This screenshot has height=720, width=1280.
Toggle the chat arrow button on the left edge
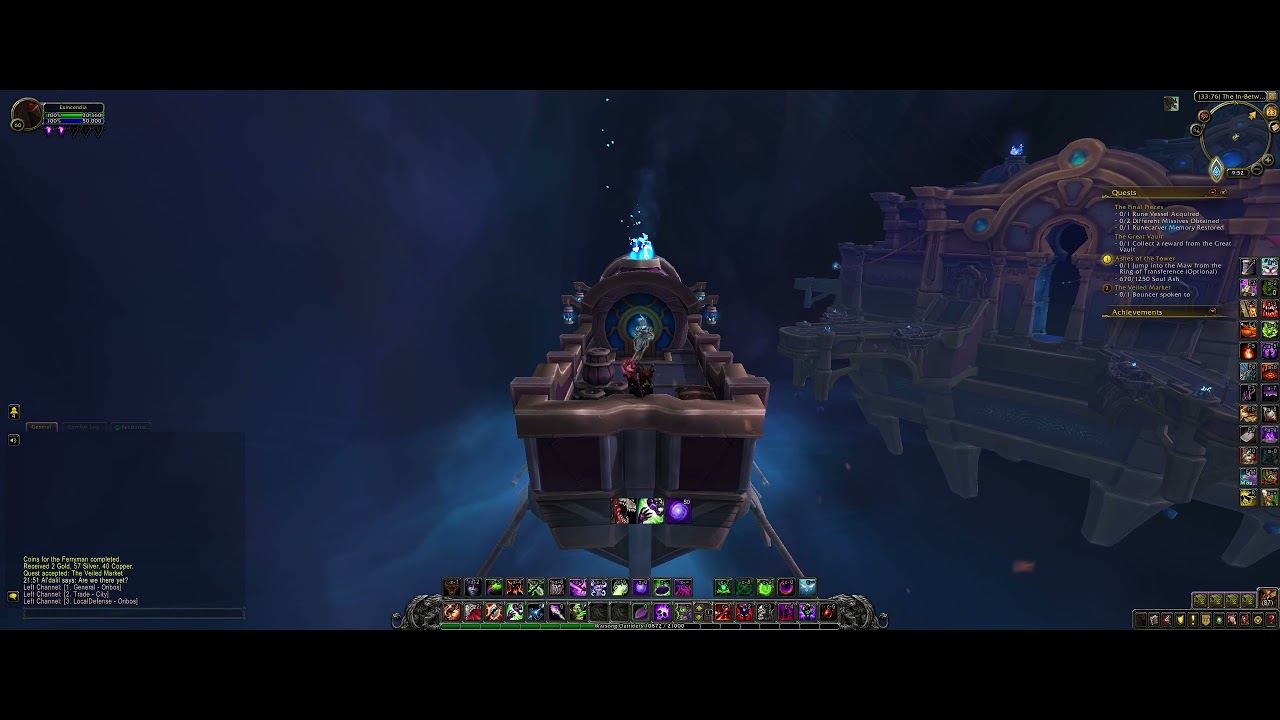14,412
